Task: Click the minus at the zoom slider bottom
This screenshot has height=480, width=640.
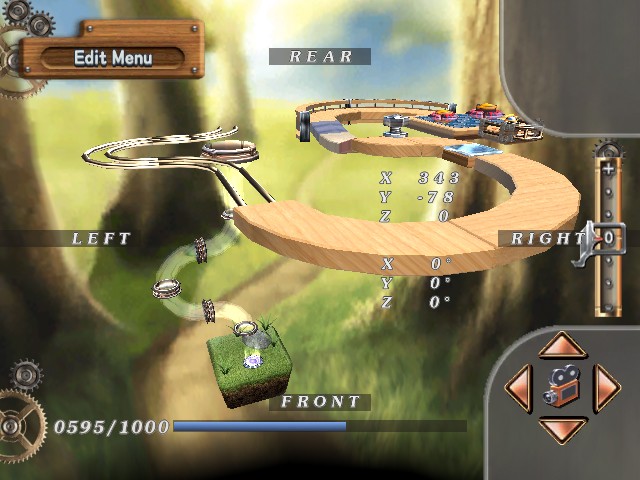Action: (x=607, y=308)
